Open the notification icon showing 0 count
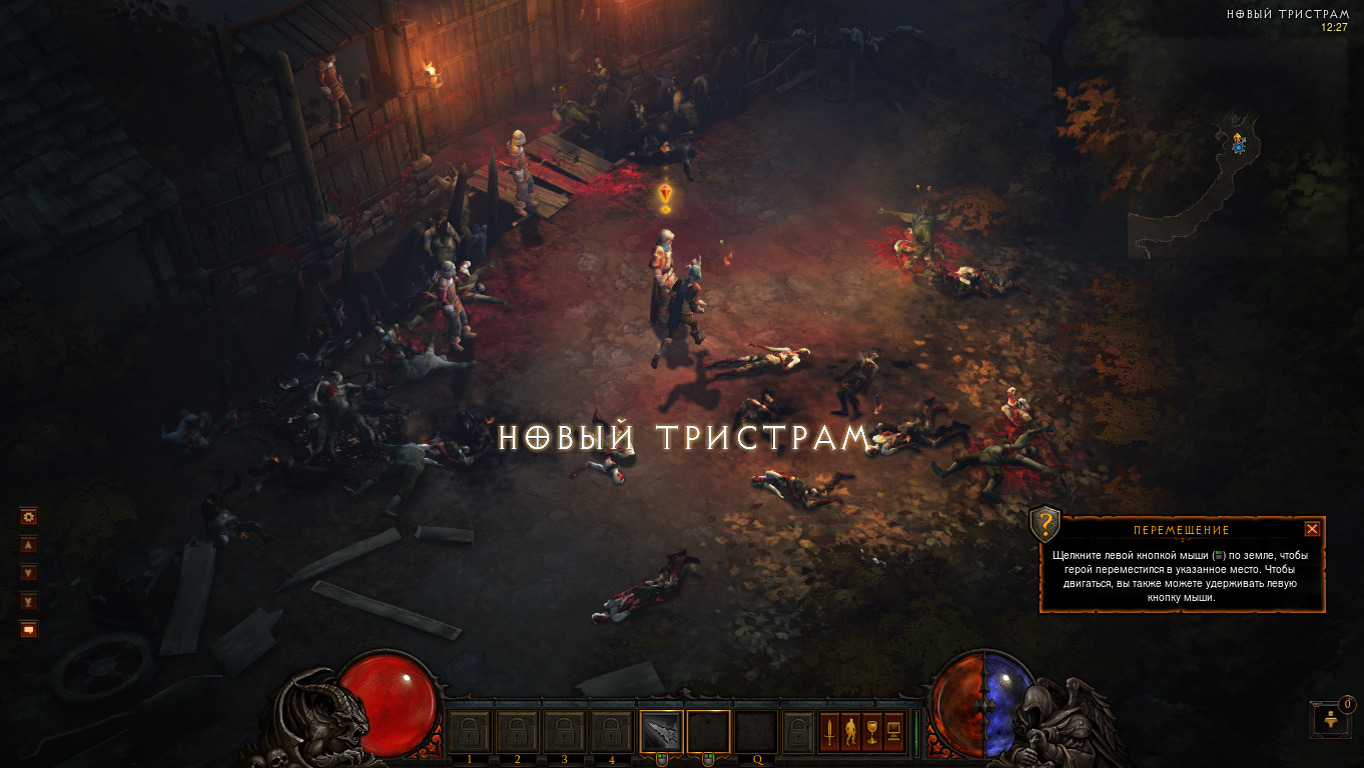This screenshot has height=768, width=1364. pos(1330,719)
